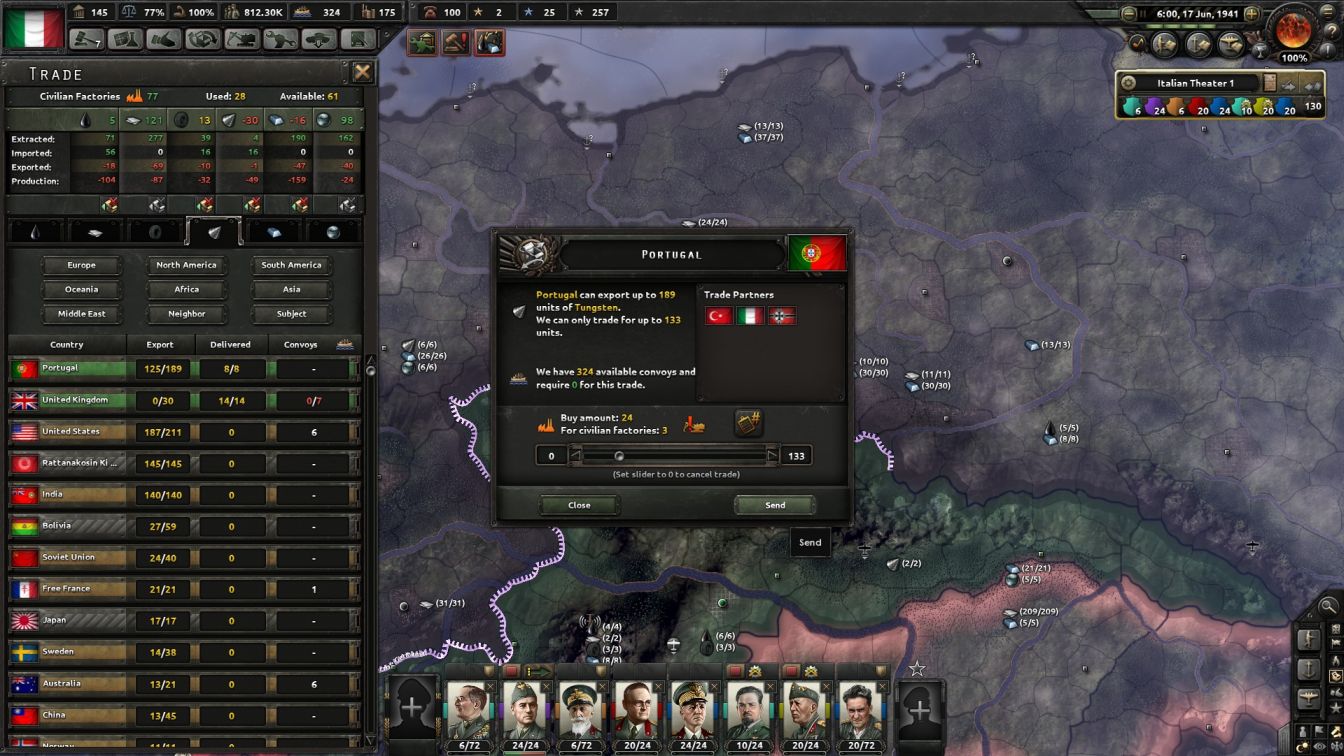Image resolution: width=1344 pixels, height=756 pixels.
Task: Close the Portugal trade window
Action: coord(578,505)
